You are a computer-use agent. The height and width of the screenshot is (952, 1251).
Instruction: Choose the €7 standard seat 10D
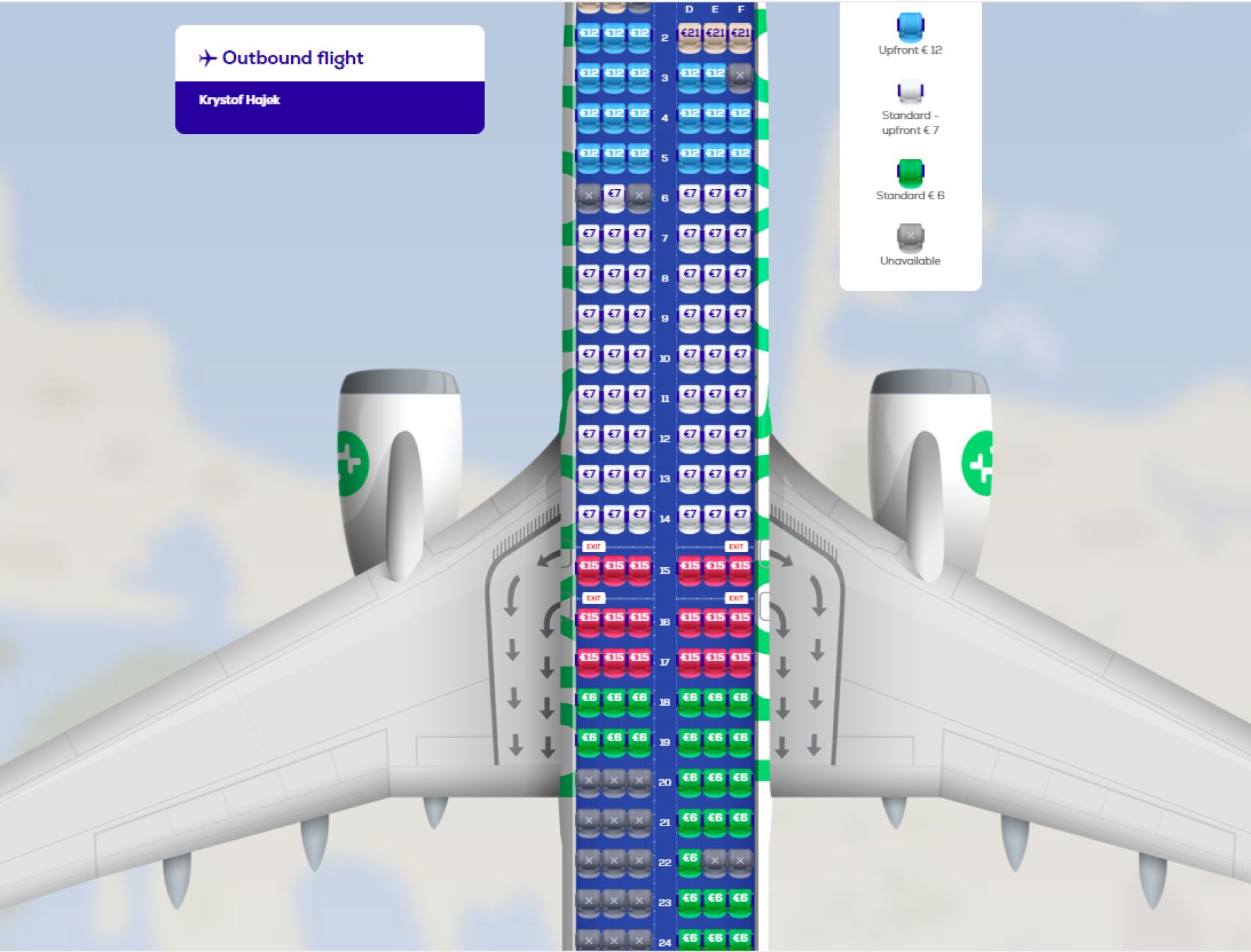(x=689, y=354)
